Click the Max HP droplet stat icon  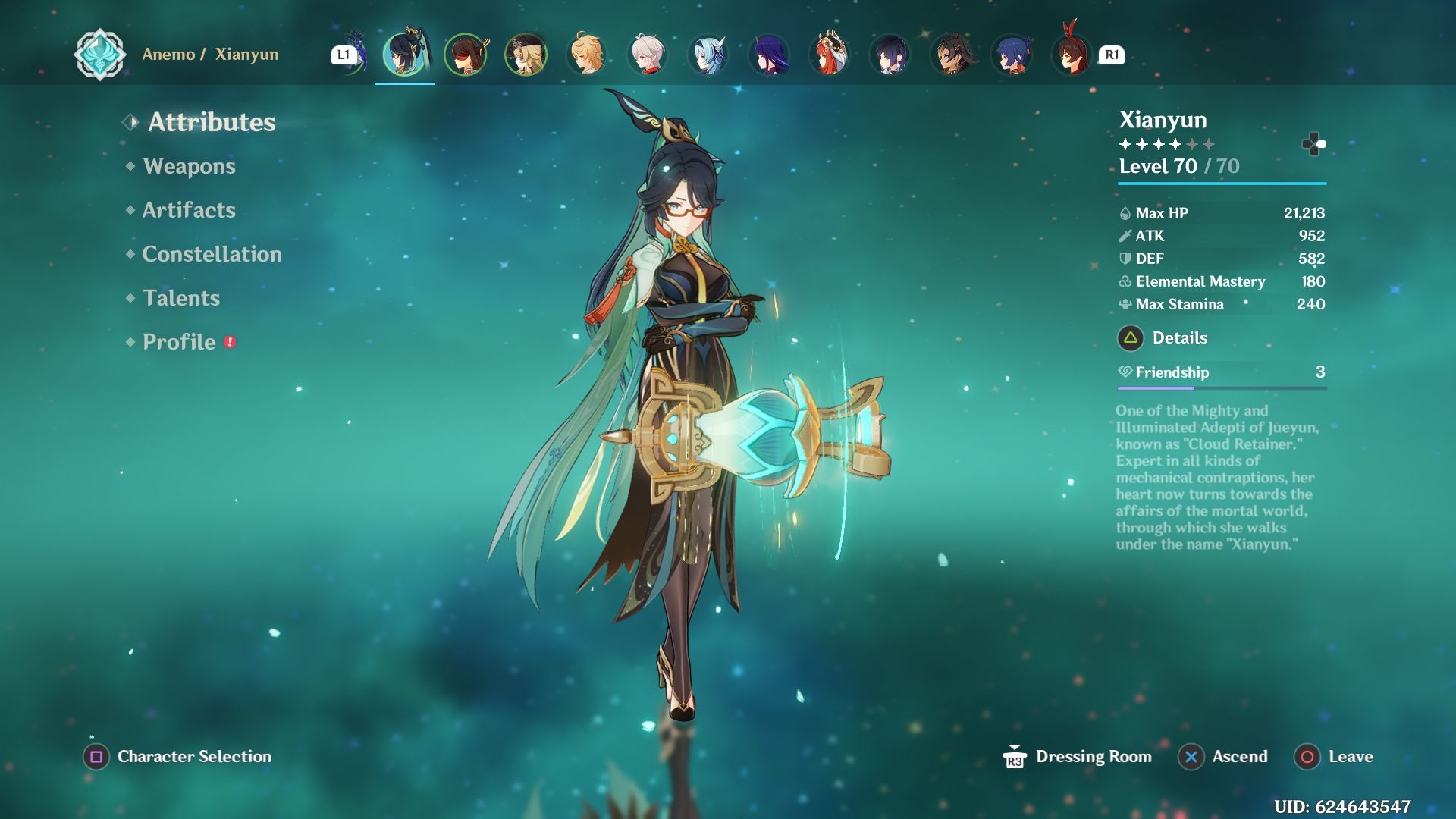pos(1125,213)
